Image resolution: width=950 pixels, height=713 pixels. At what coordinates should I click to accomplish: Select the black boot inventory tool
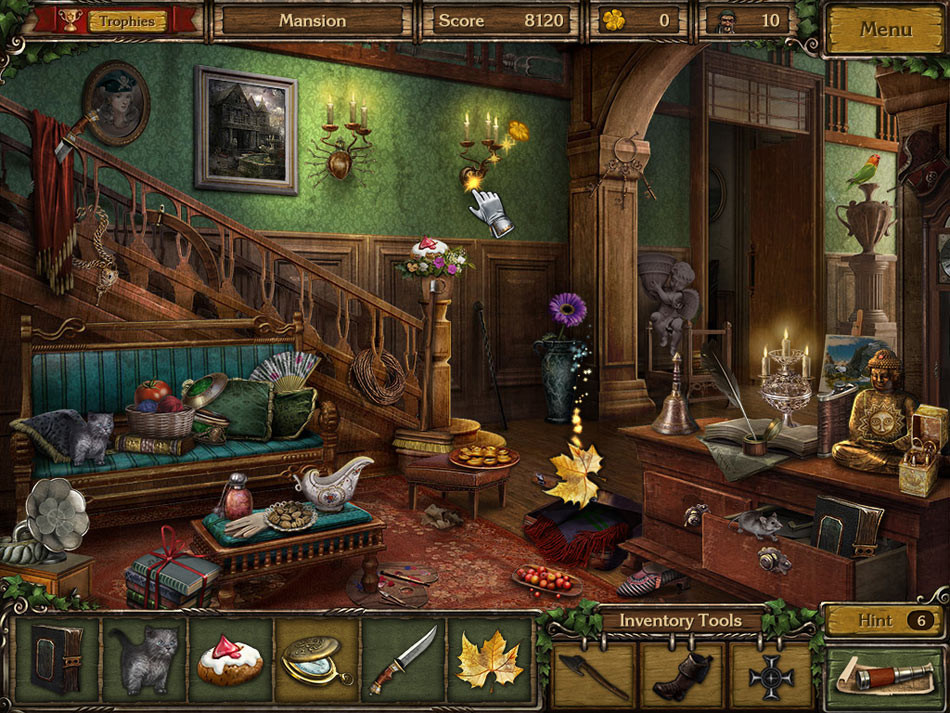683,676
